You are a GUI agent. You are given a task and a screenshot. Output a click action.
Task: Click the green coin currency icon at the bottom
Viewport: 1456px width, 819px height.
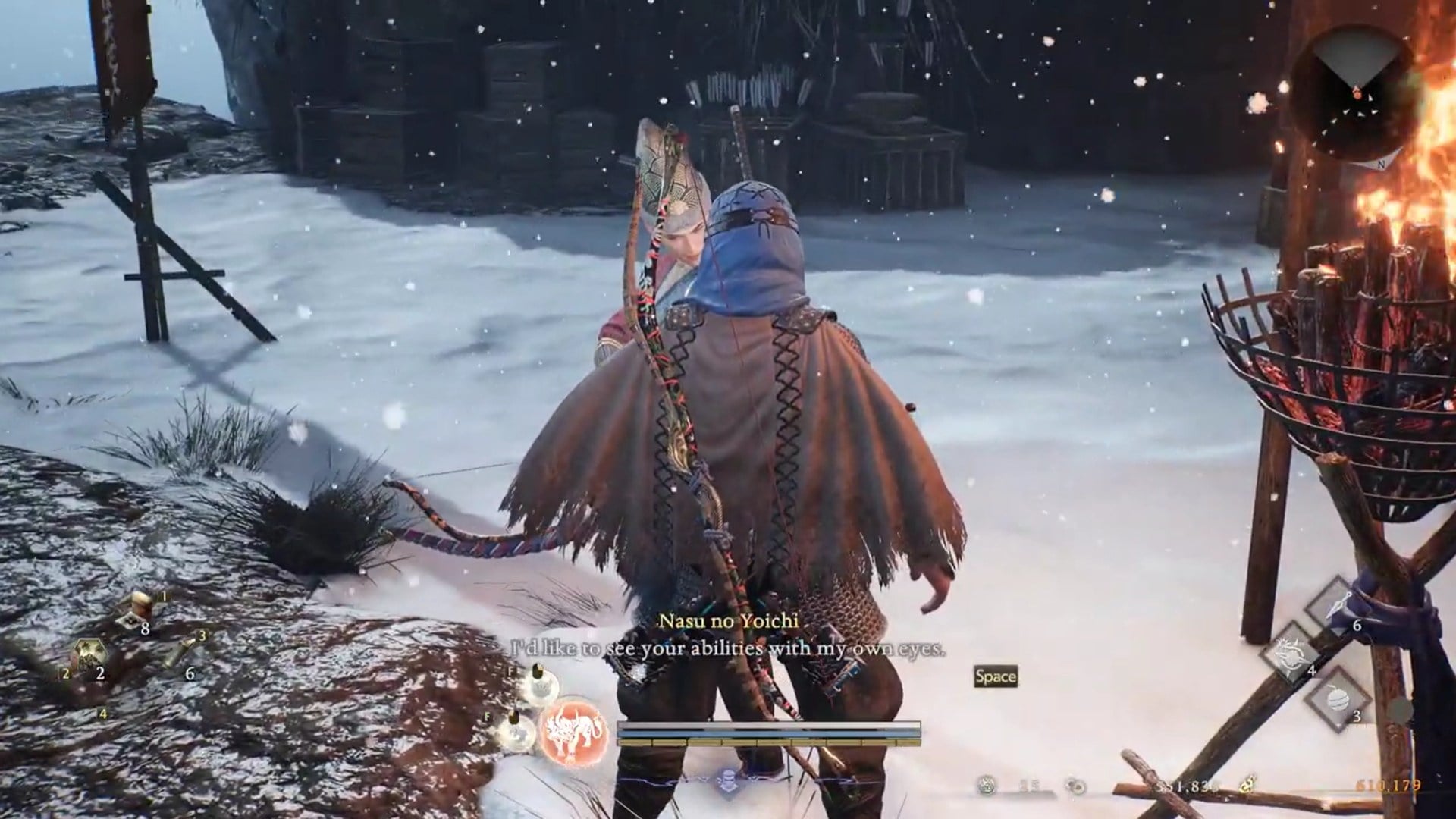click(x=987, y=786)
